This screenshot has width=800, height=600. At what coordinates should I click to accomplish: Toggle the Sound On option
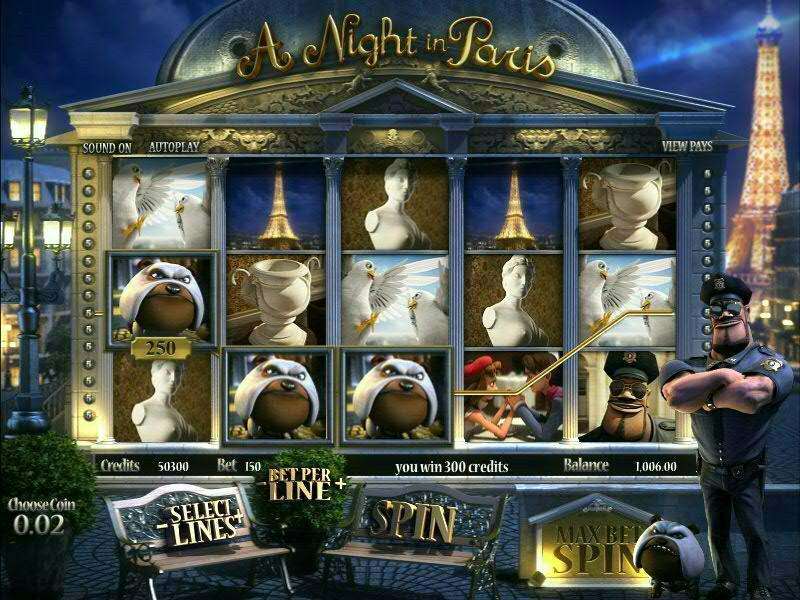tap(107, 146)
